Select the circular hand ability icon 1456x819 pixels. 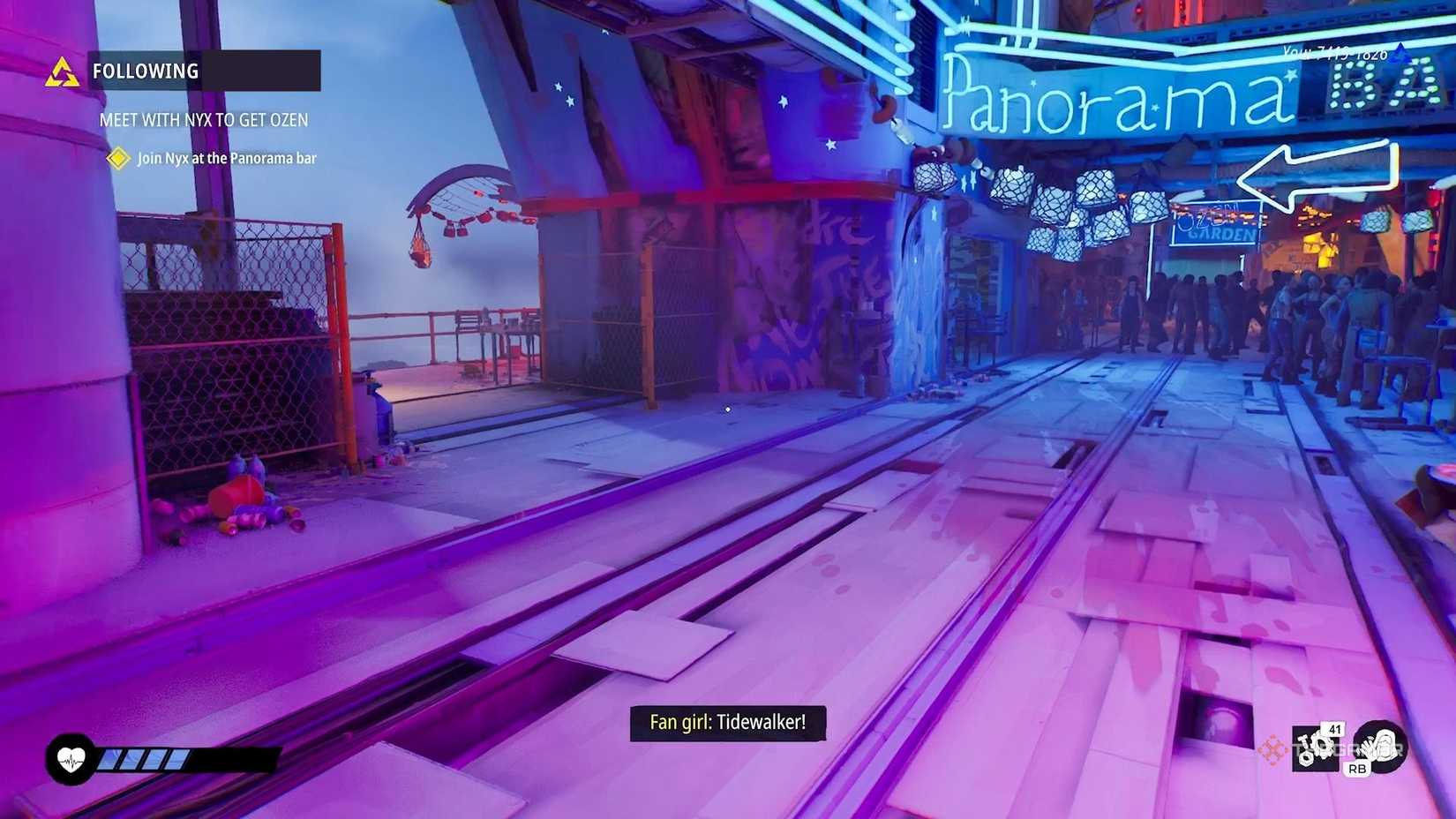click(x=1379, y=748)
